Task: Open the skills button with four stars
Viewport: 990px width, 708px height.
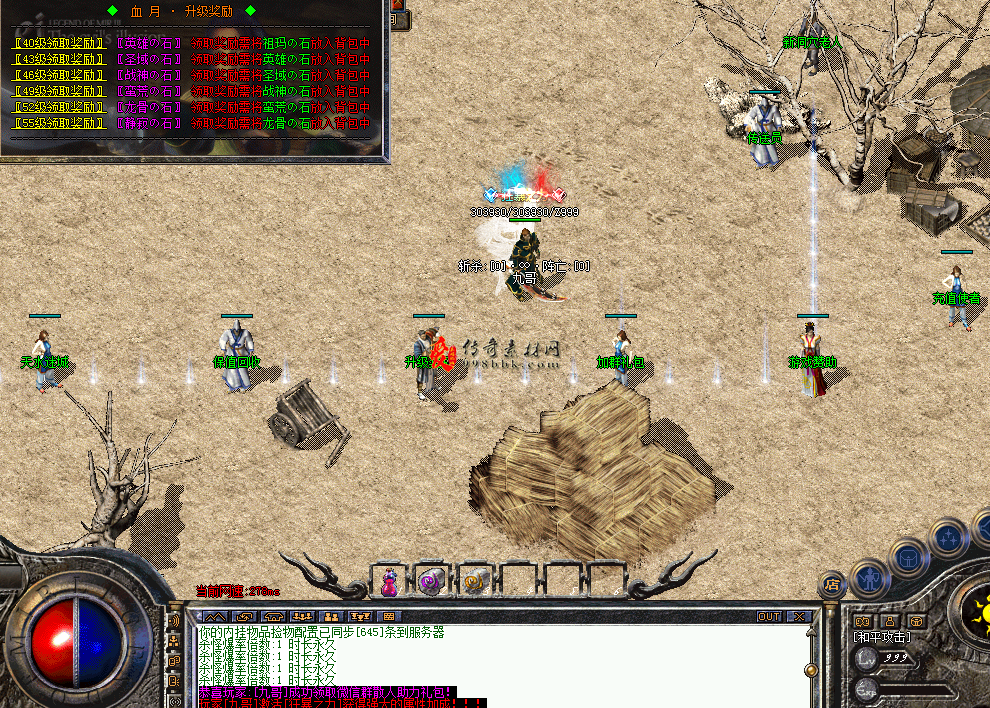Action: click(x=946, y=536)
